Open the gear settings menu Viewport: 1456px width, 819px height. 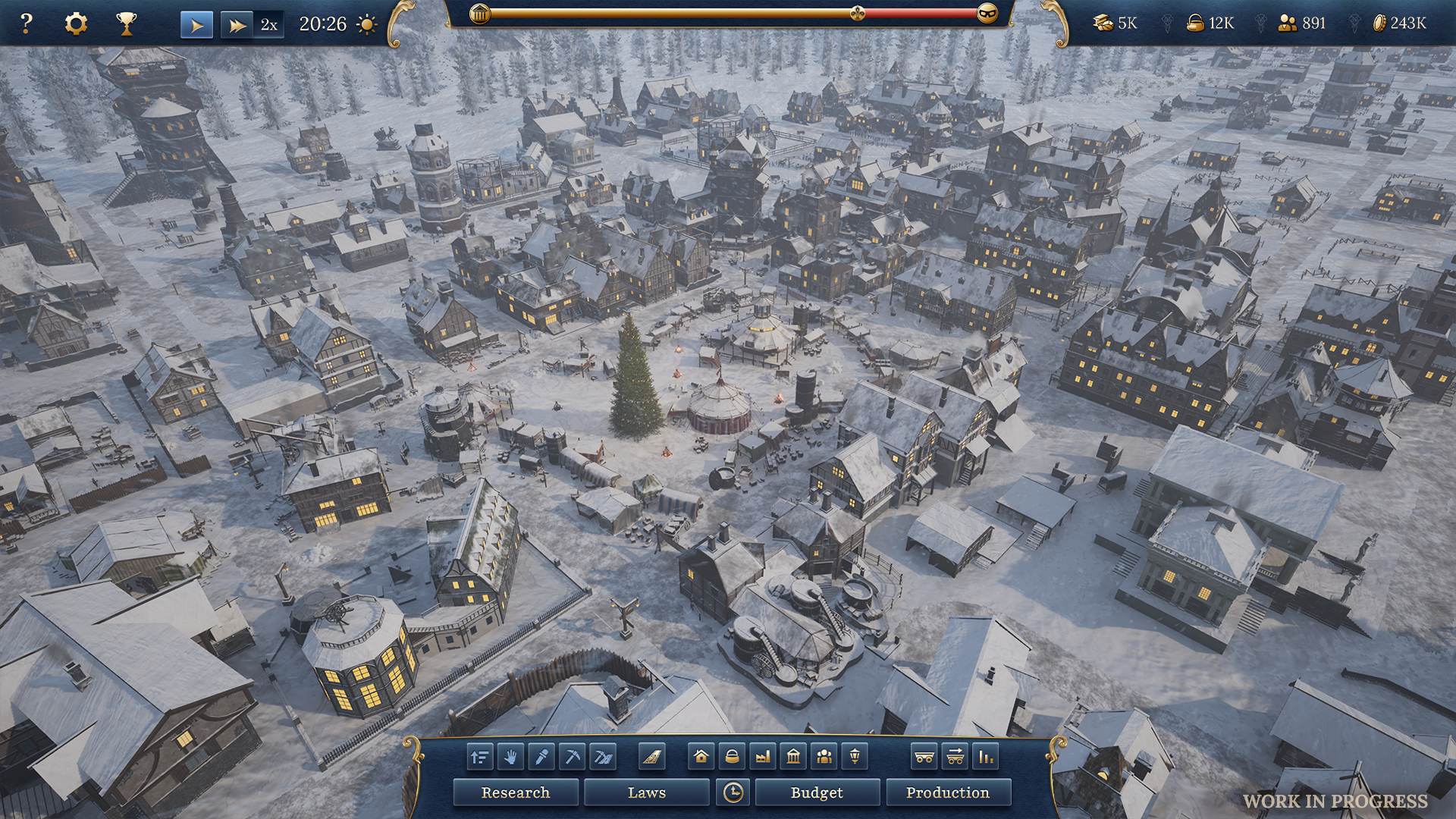pos(76,24)
